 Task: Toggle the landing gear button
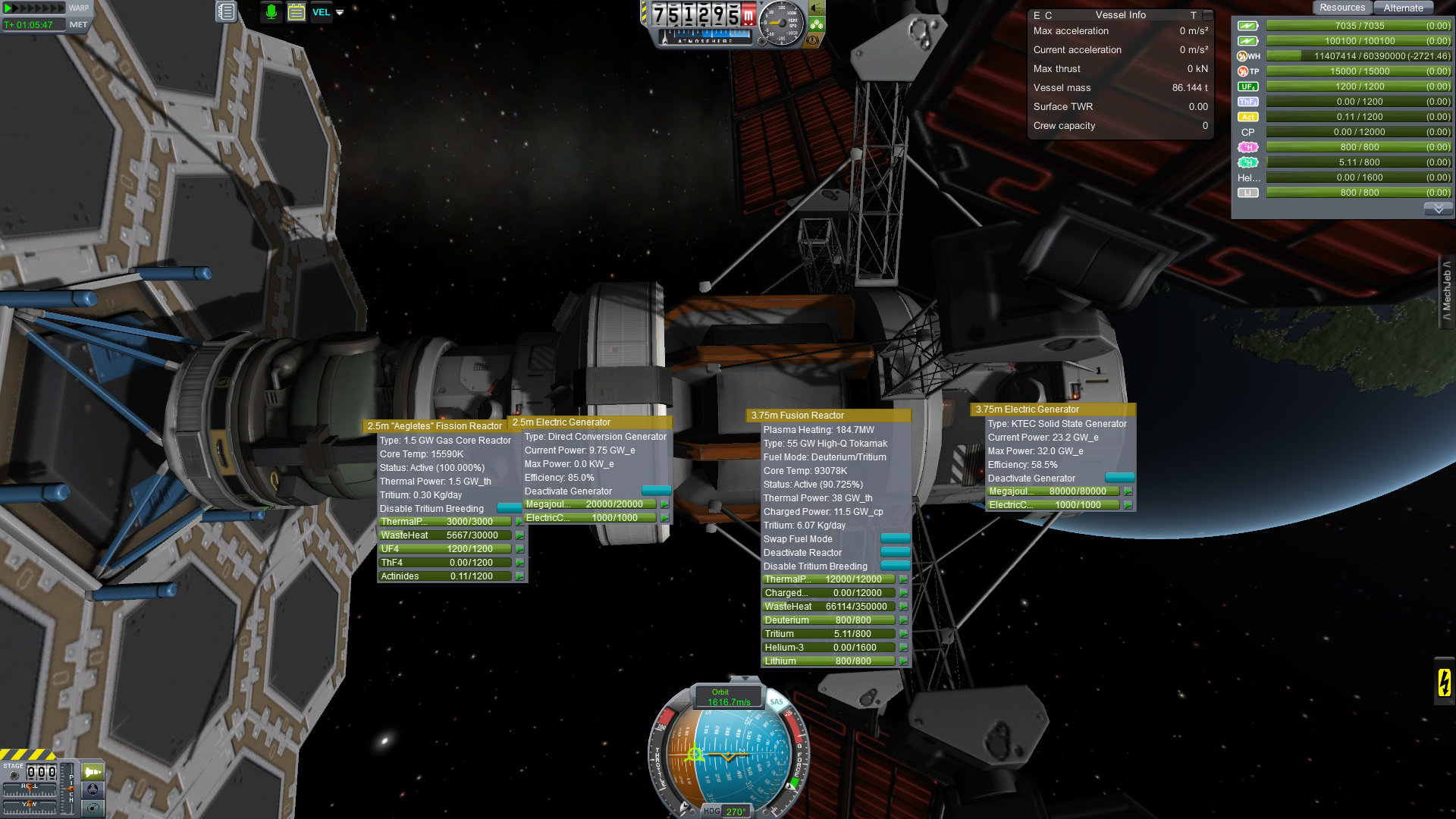817,24
